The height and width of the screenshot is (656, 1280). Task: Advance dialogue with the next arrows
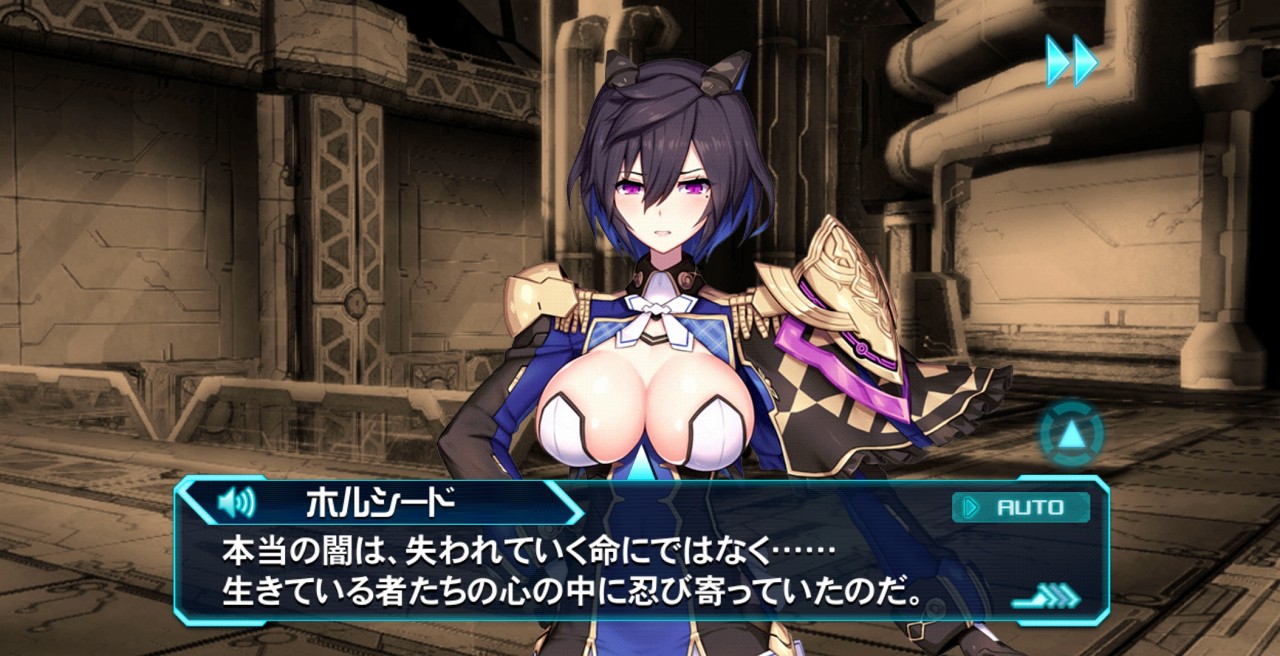coord(1046,598)
